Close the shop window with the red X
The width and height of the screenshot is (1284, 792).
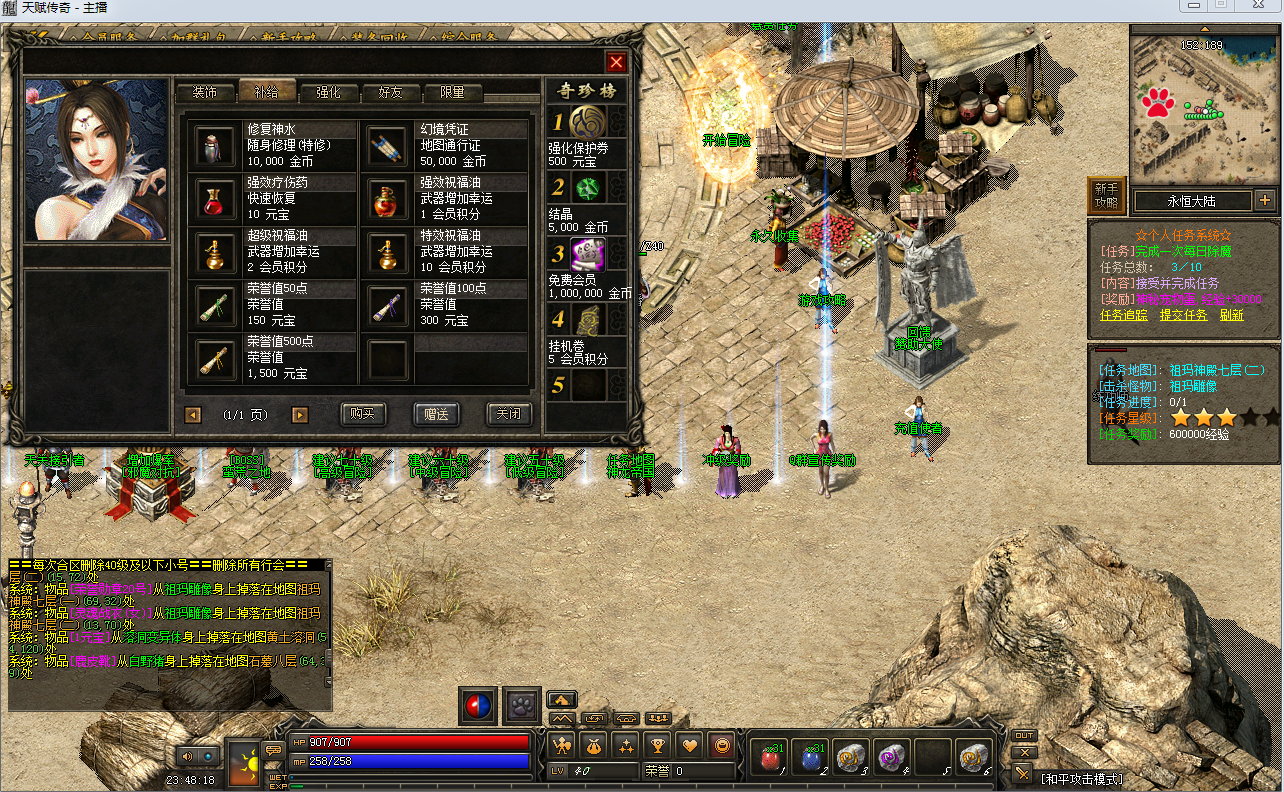pyautogui.click(x=616, y=62)
